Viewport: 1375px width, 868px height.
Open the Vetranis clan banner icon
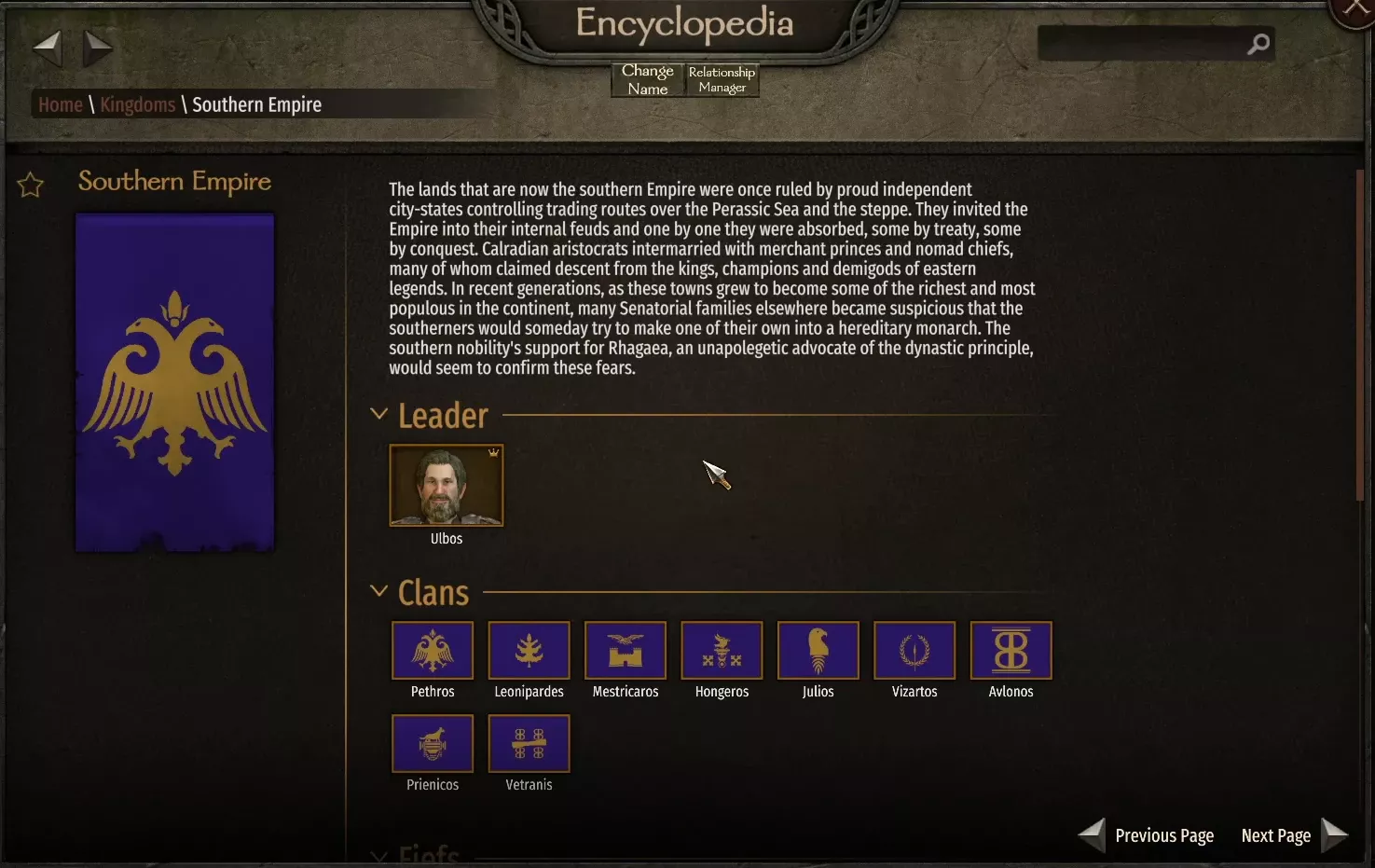[x=529, y=744]
